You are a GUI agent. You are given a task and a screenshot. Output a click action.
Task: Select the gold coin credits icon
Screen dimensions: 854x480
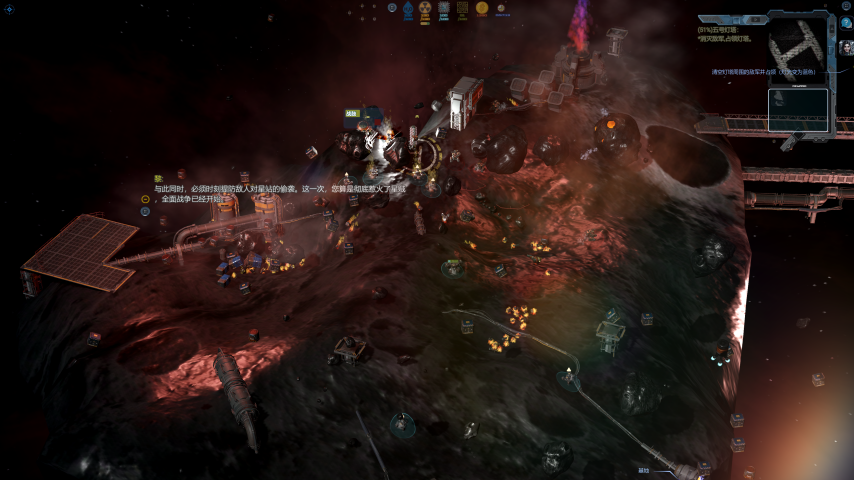(x=481, y=9)
